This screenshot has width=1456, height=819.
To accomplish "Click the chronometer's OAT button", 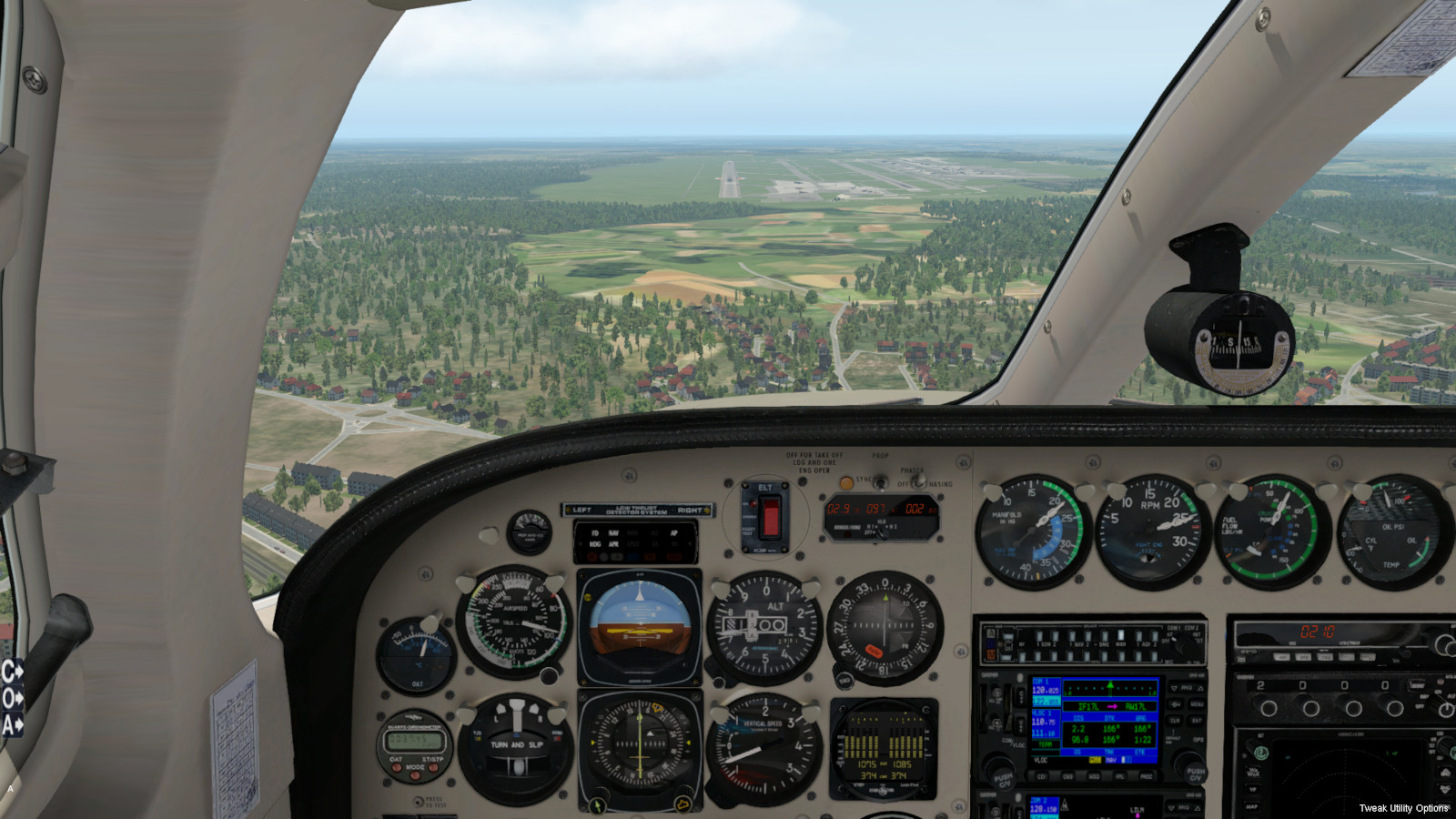I will [395, 765].
